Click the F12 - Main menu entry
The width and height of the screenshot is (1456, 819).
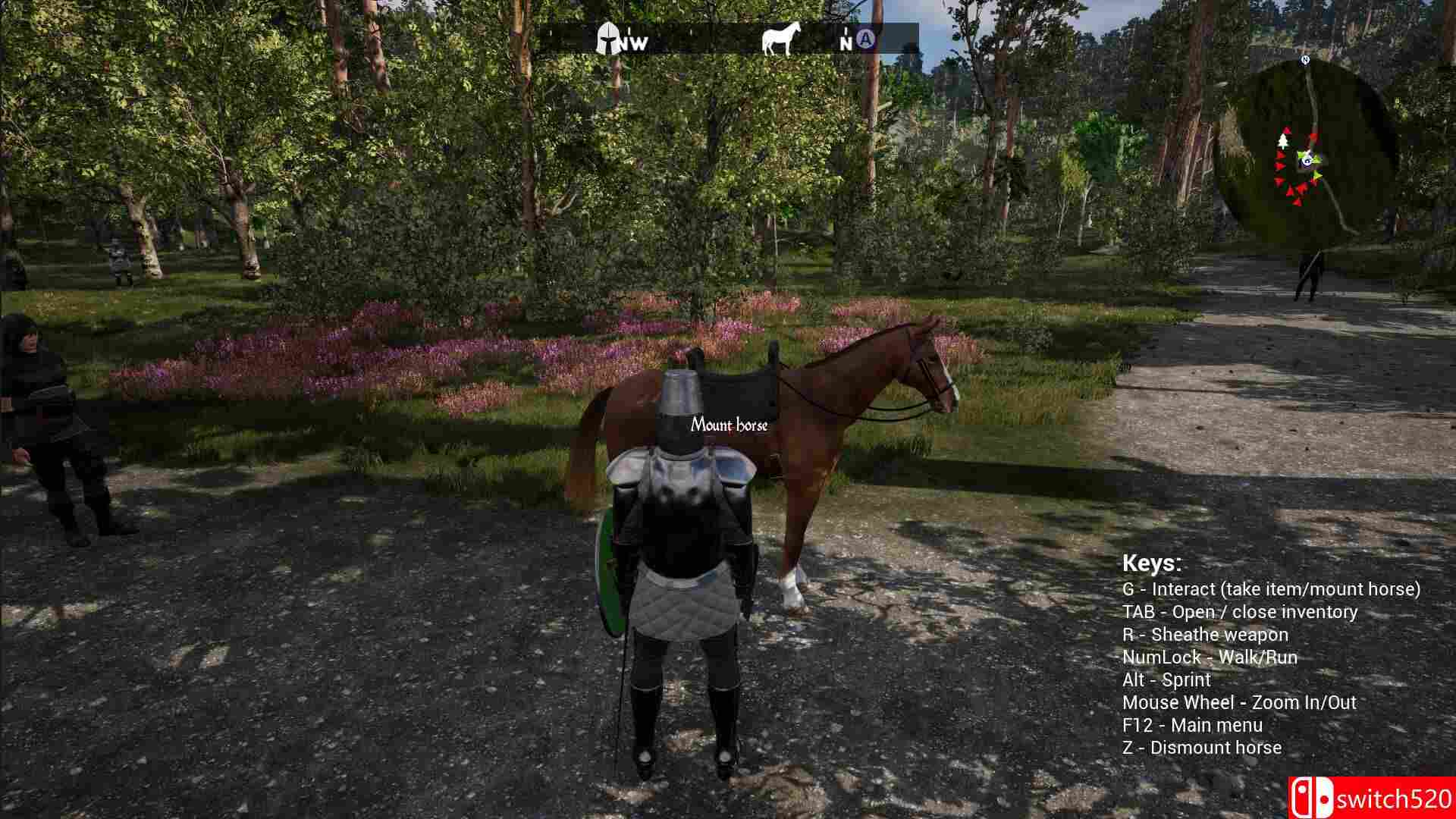tap(1193, 724)
